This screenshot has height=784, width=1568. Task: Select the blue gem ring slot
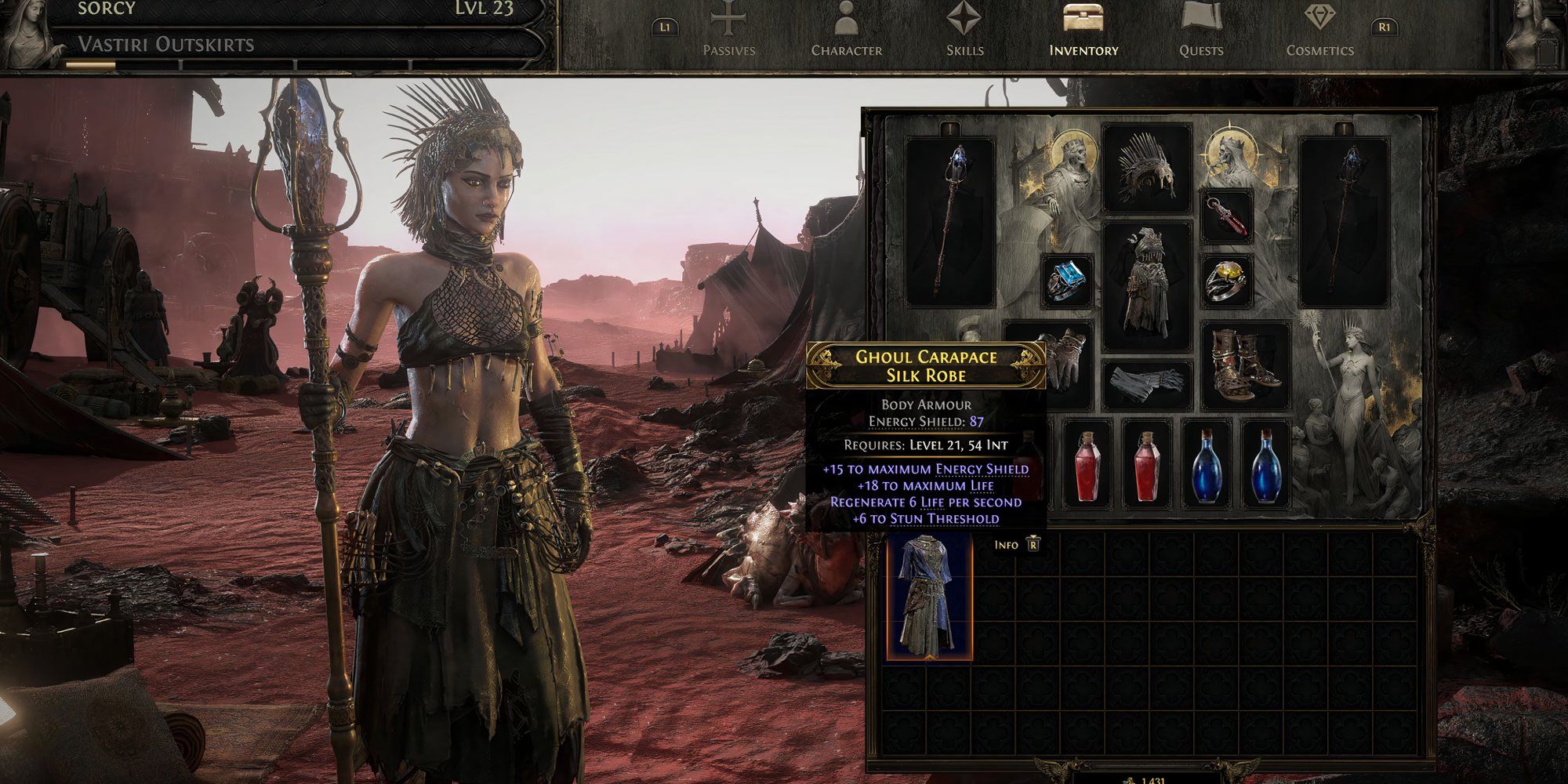tap(1067, 280)
